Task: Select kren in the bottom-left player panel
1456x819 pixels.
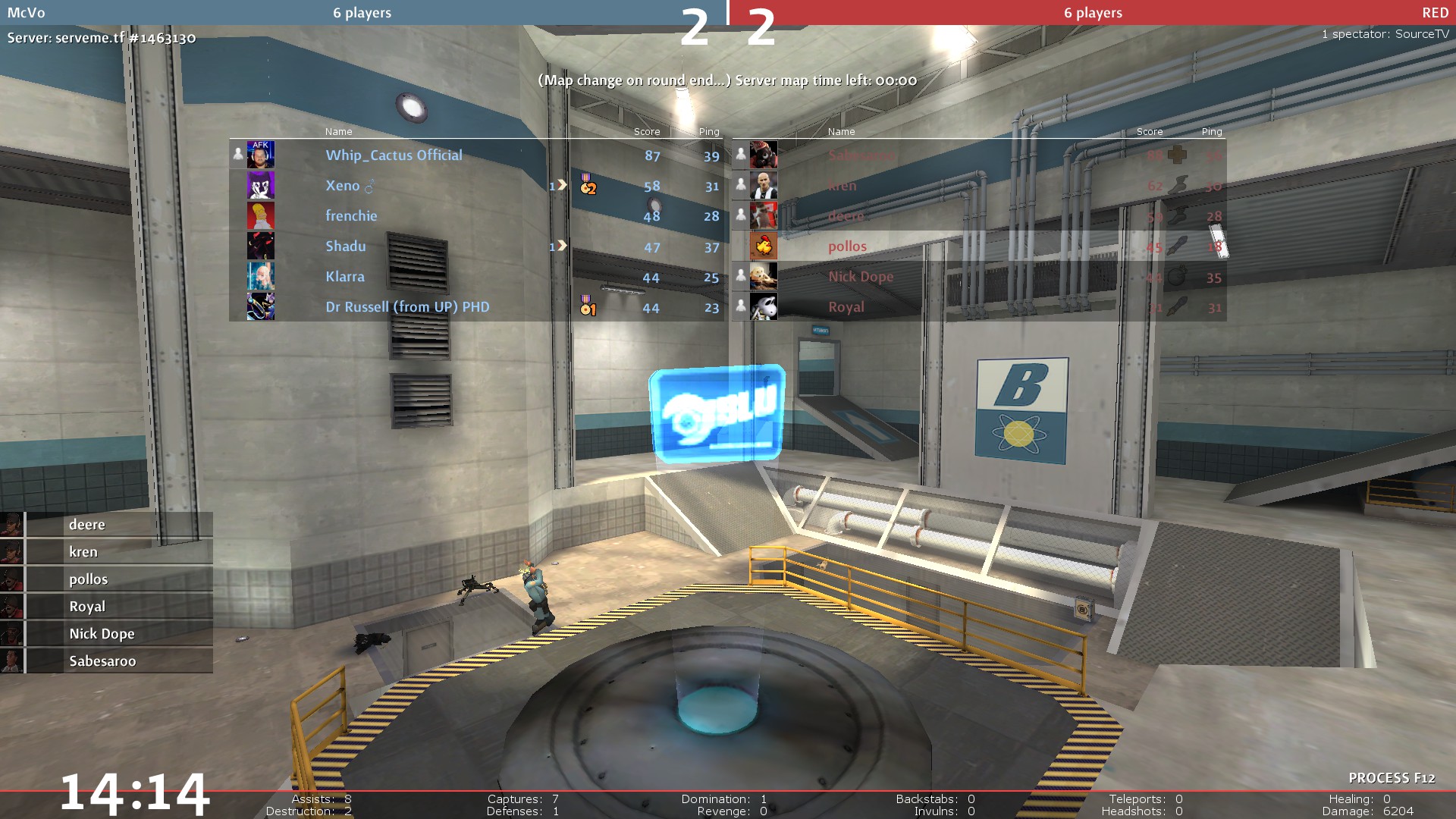Action: point(83,552)
